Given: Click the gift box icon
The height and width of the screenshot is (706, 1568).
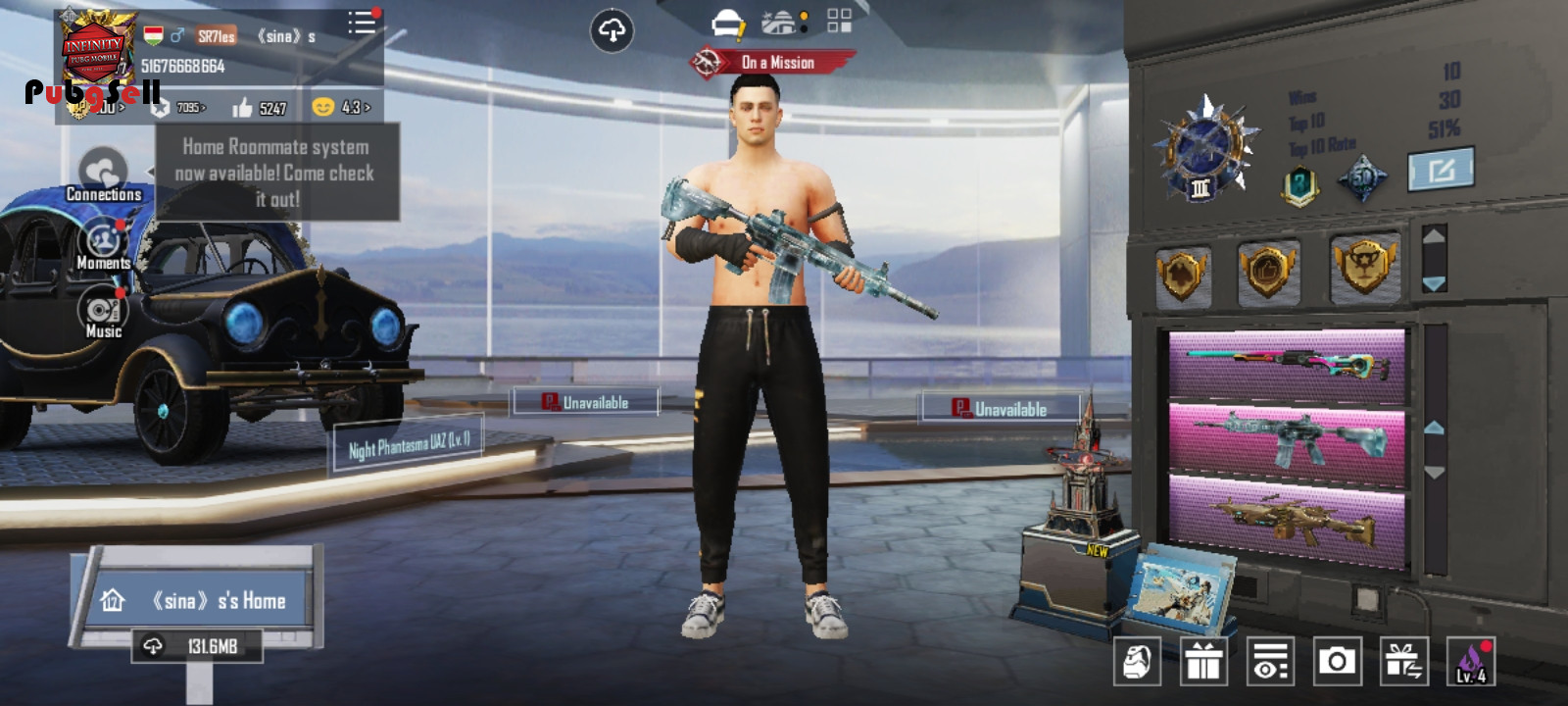Looking at the screenshot, I should coord(1203,662).
